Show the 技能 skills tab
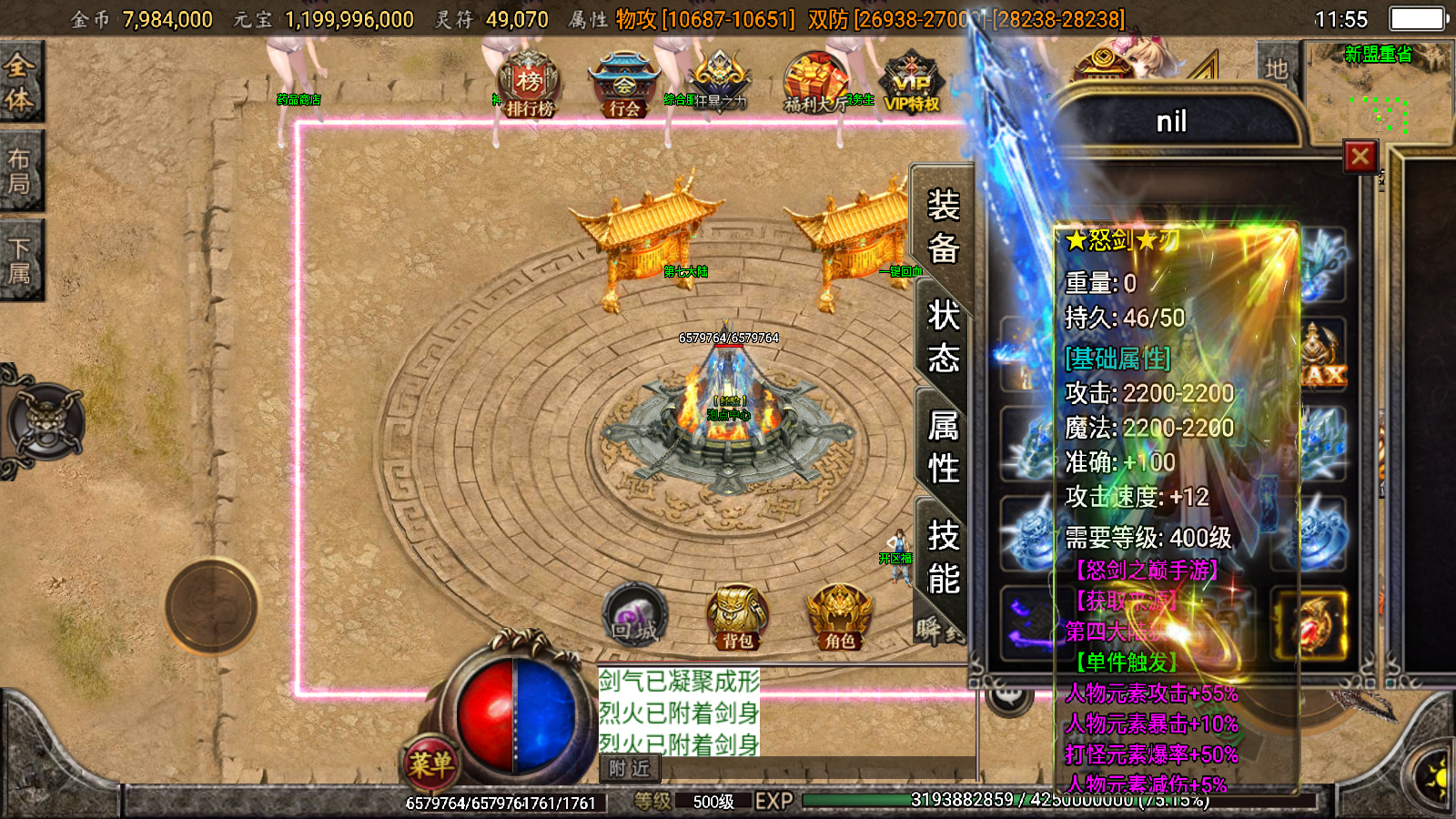 point(943,557)
